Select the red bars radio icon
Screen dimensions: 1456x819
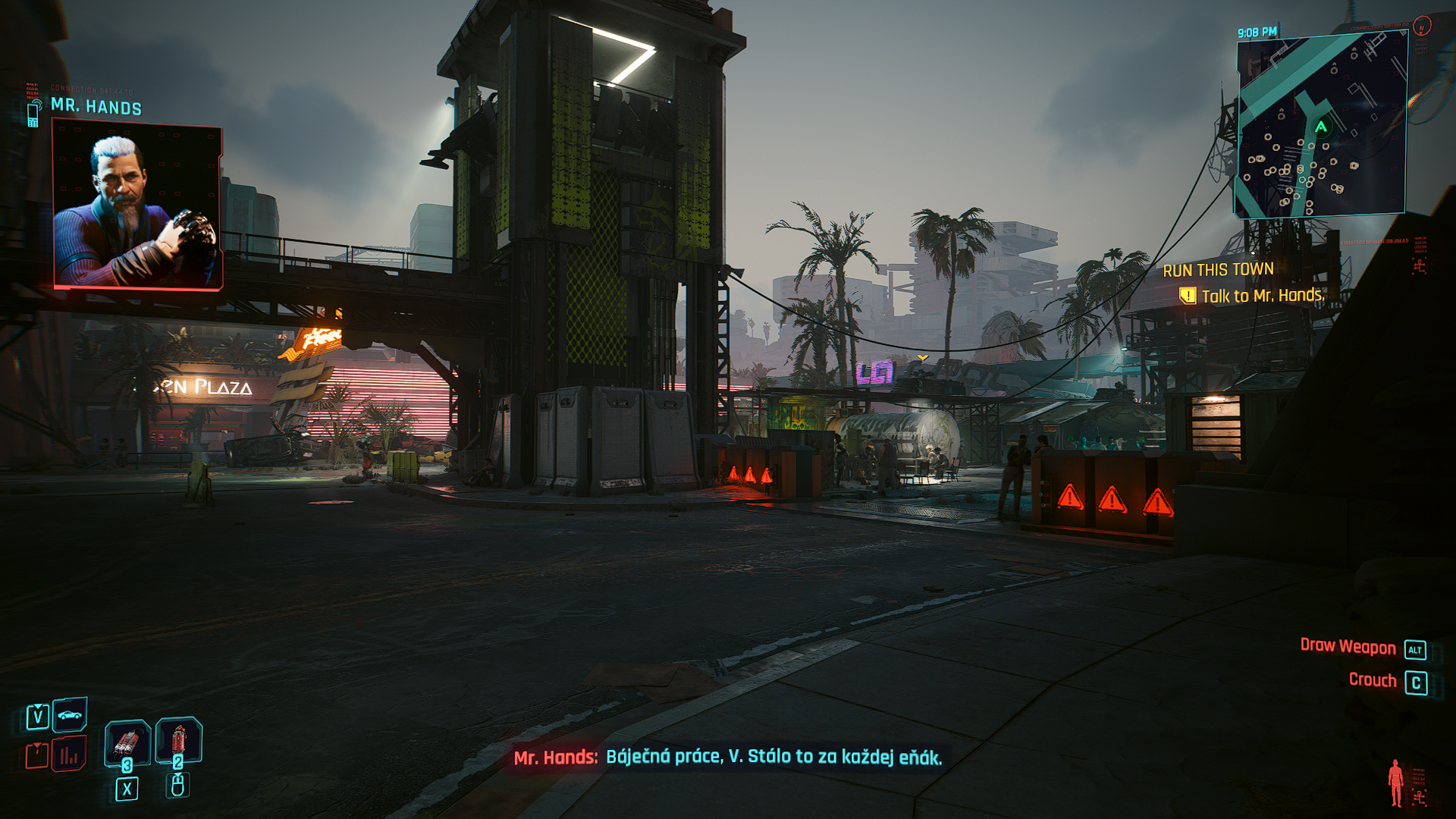pos(69,755)
